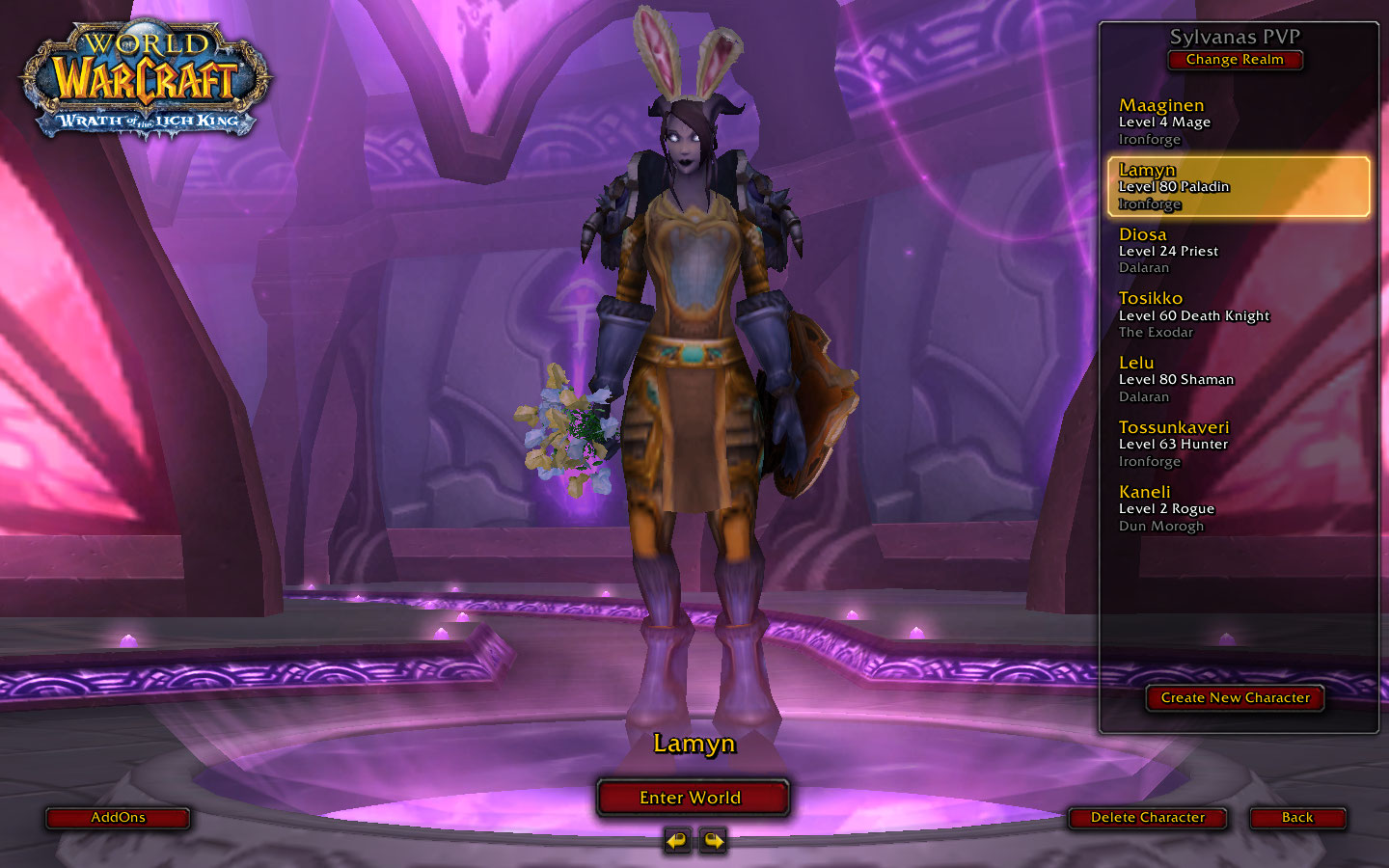Screen dimensions: 1389x868
Task: Click the Enter World button
Action: pos(692,798)
